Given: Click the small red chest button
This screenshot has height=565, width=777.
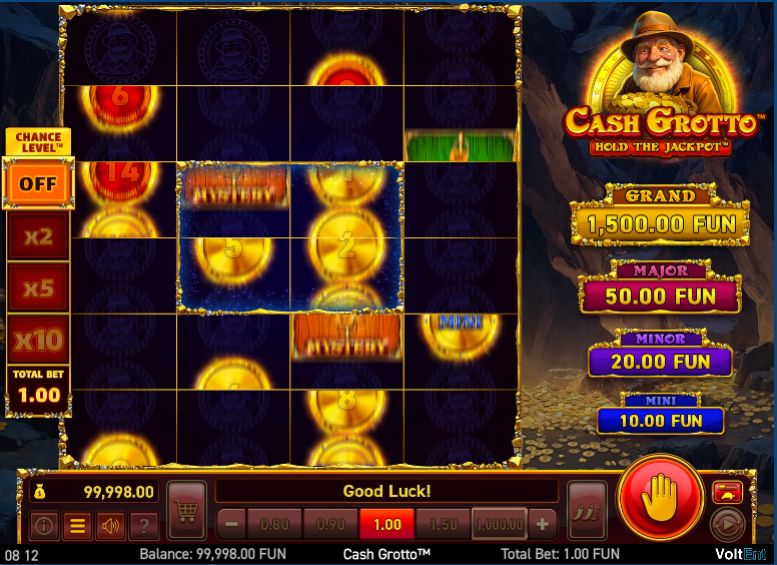Looking at the screenshot, I should pos(727,491).
